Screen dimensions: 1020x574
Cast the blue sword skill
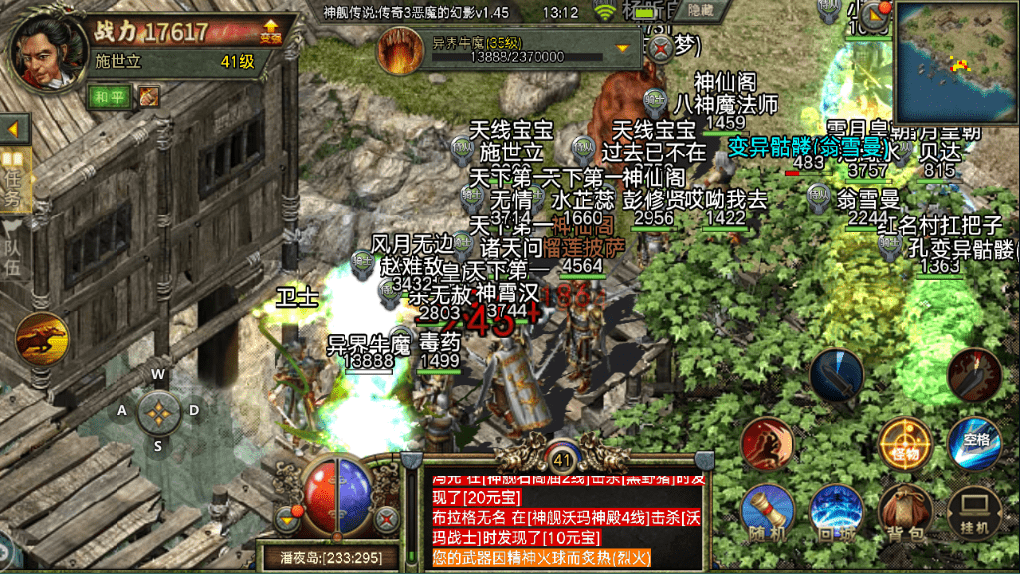click(x=836, y=375)
